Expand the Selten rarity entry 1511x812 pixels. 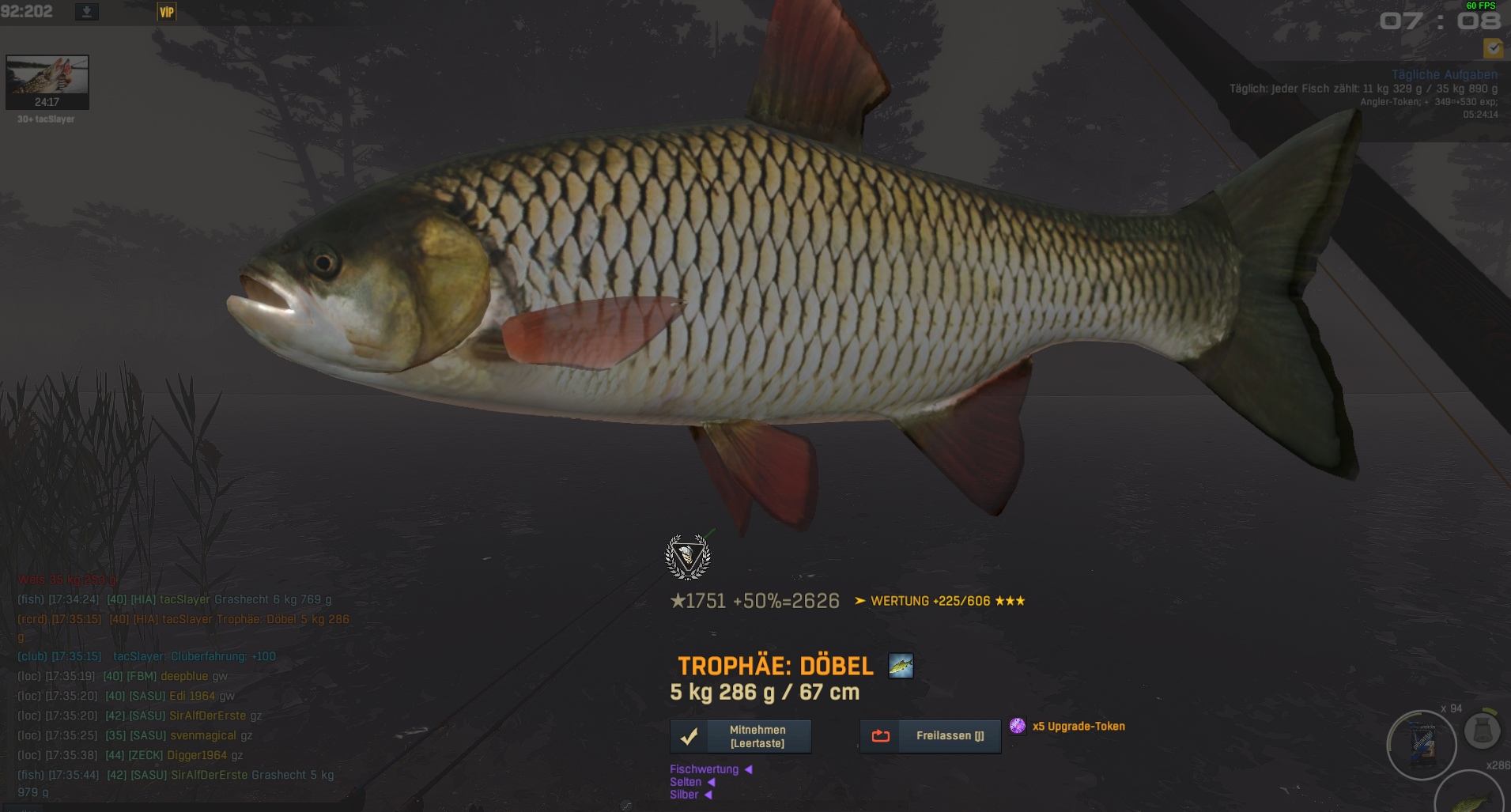[691, 782]
